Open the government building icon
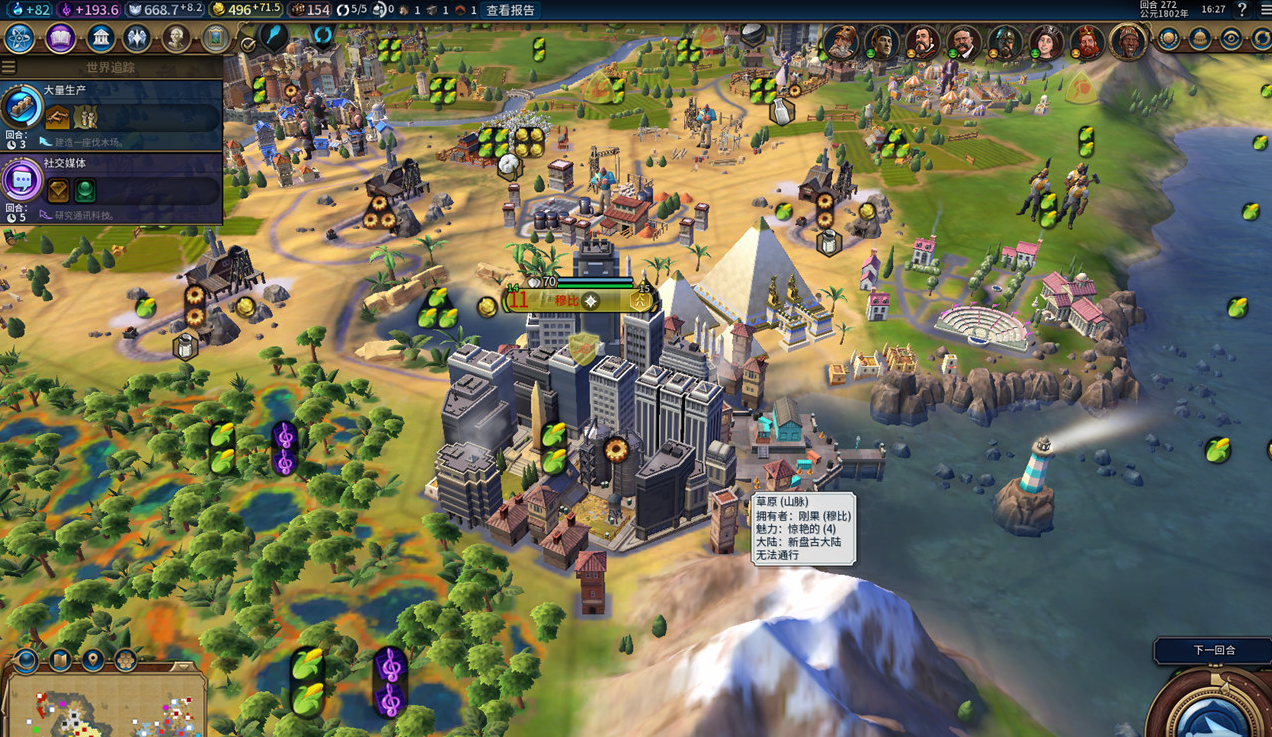 tap(100, 39)
